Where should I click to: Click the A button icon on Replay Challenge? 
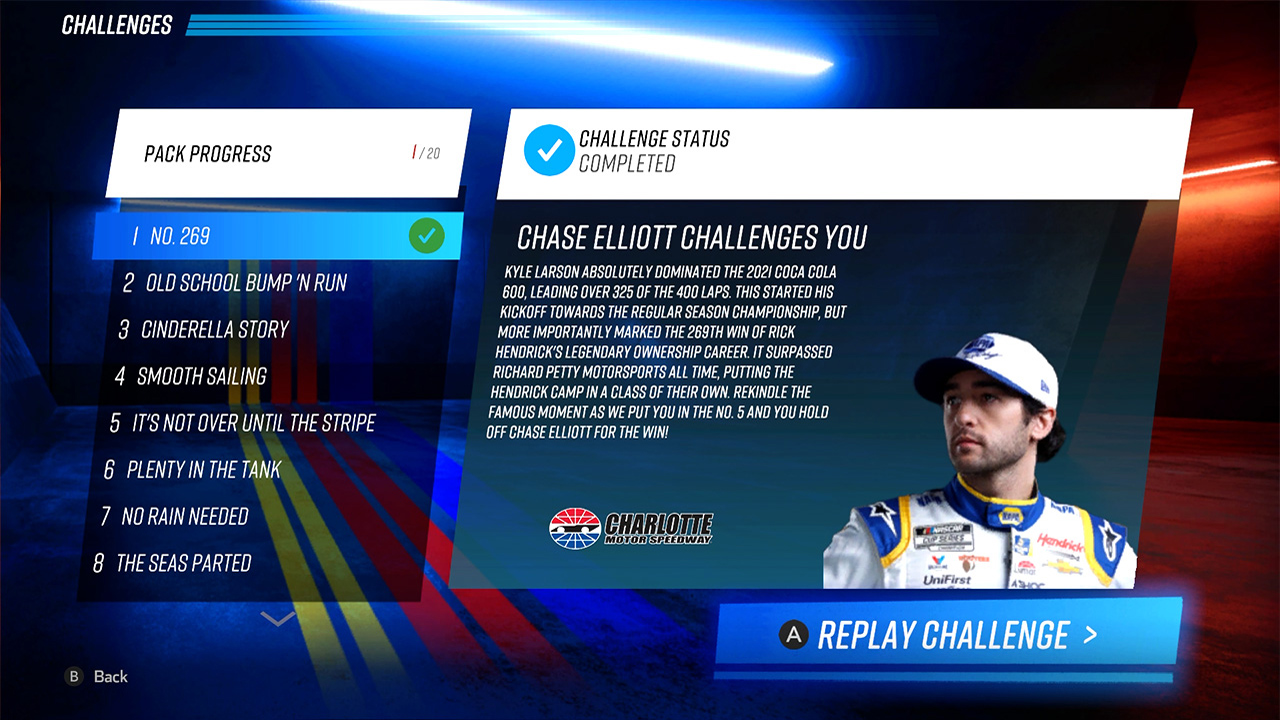coord(793,633)
